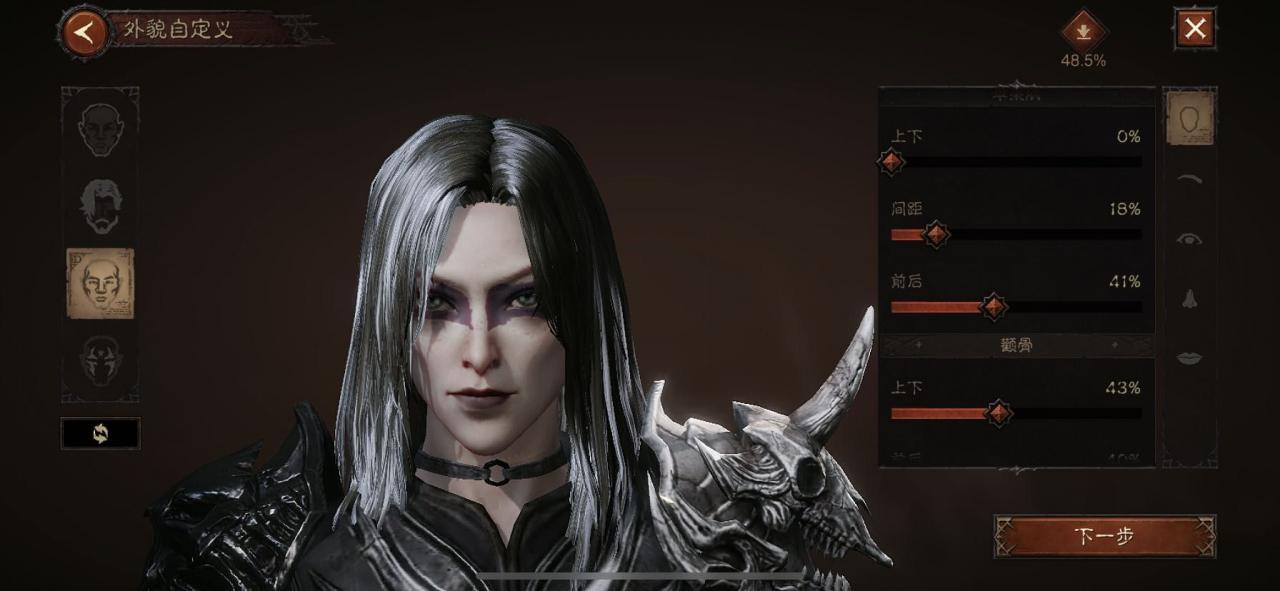Image resolution: width=1280 pixels, height=591 pixels.
Task: Click the 间距 slider handle at 18%
Action: pyautogui.click(x=936, y=235)
